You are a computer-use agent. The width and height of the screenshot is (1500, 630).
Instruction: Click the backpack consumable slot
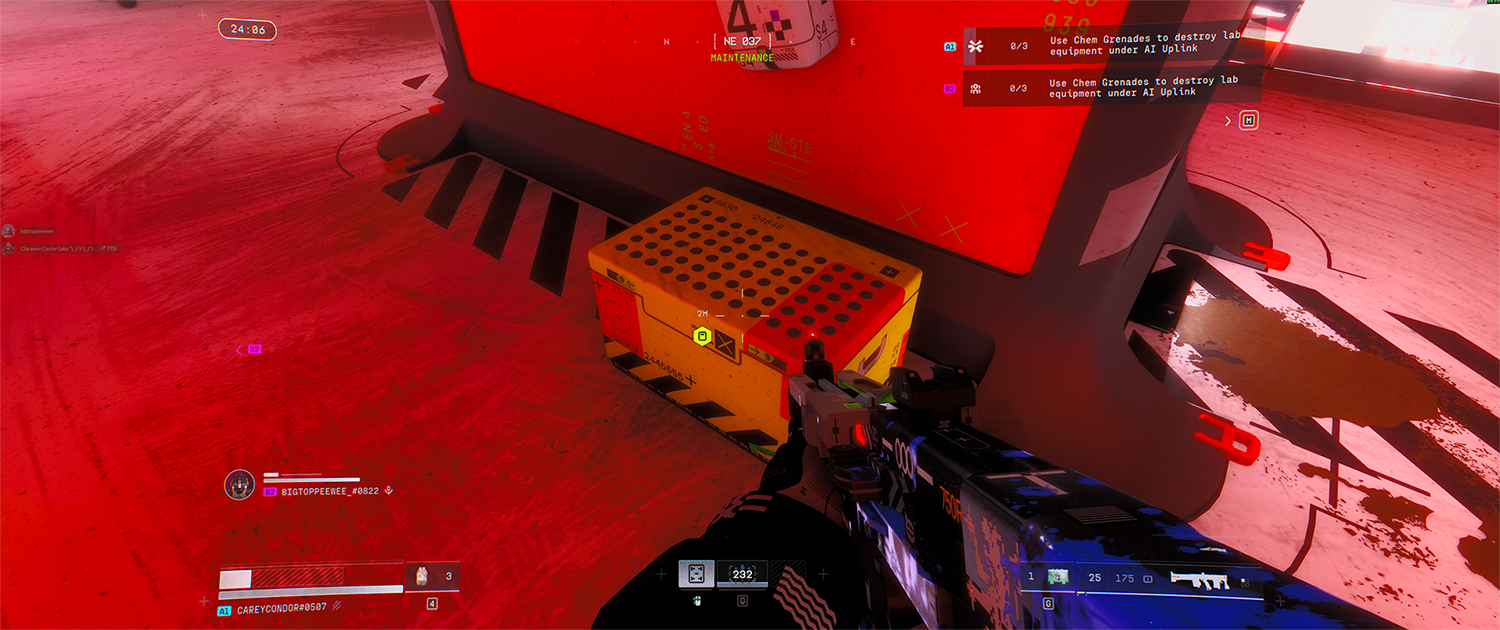tap(421, 576)
